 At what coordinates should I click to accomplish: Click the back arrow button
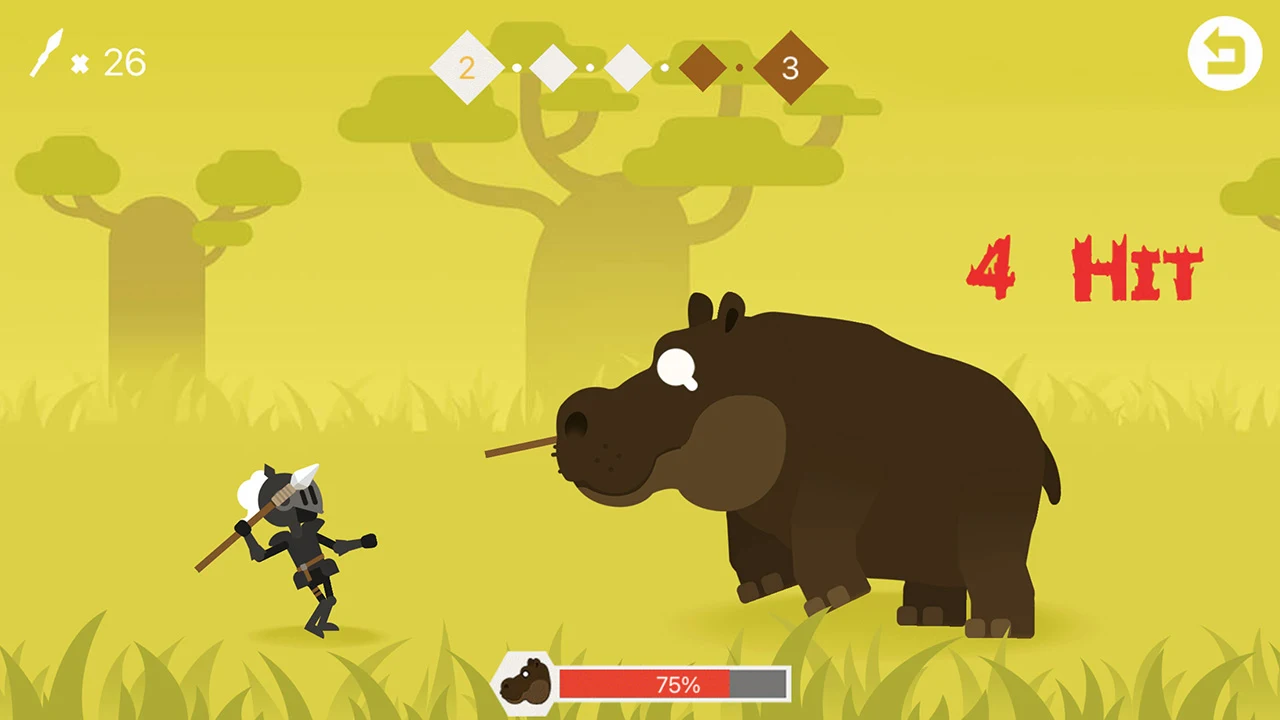pyautogui.click(x=1225, y=54)
